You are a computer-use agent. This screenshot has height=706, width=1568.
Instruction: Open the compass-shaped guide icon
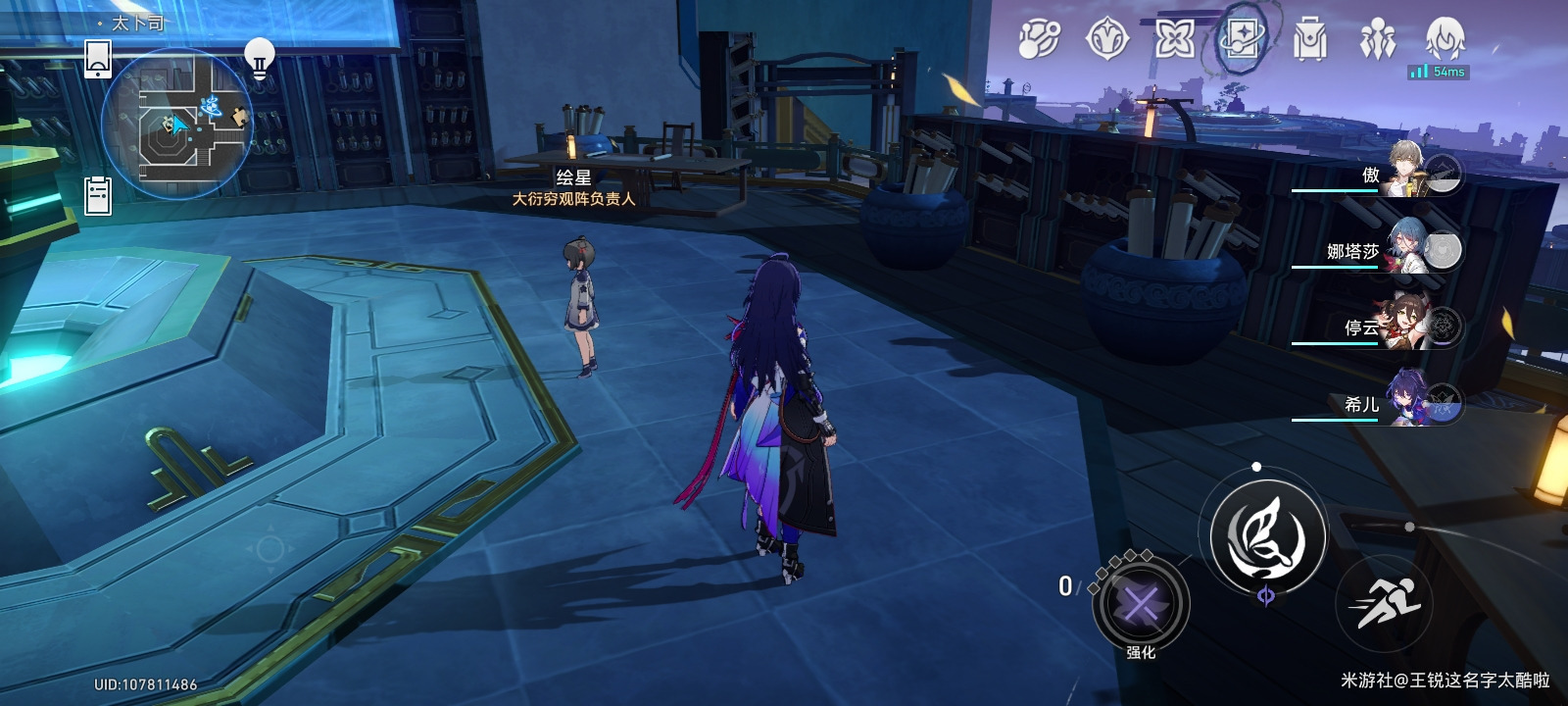[1107, 40]
